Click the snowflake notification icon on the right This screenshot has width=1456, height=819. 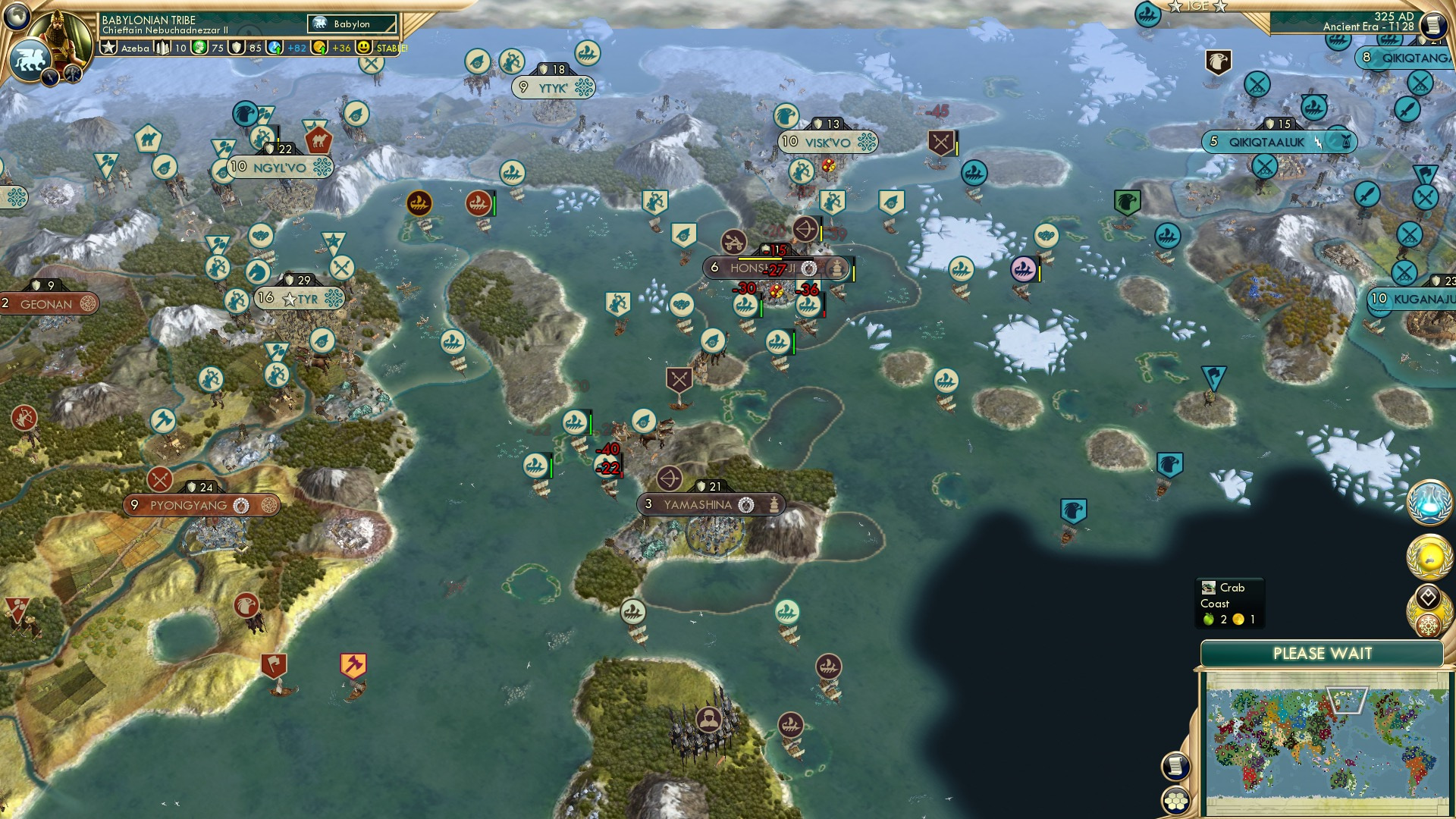1427,624
